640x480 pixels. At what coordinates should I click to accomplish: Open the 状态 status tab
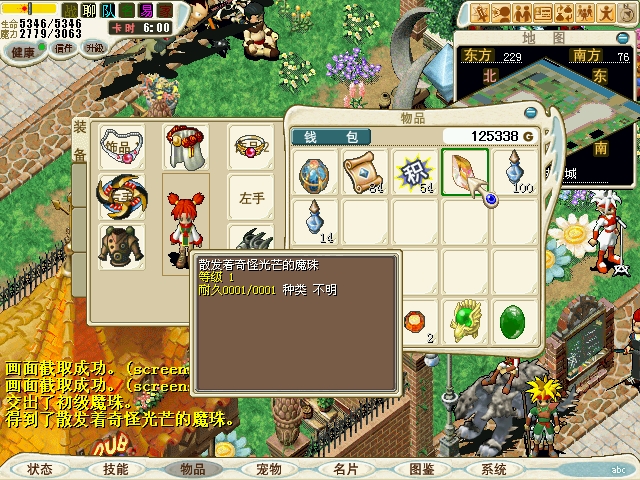click(x=40, y=469)
